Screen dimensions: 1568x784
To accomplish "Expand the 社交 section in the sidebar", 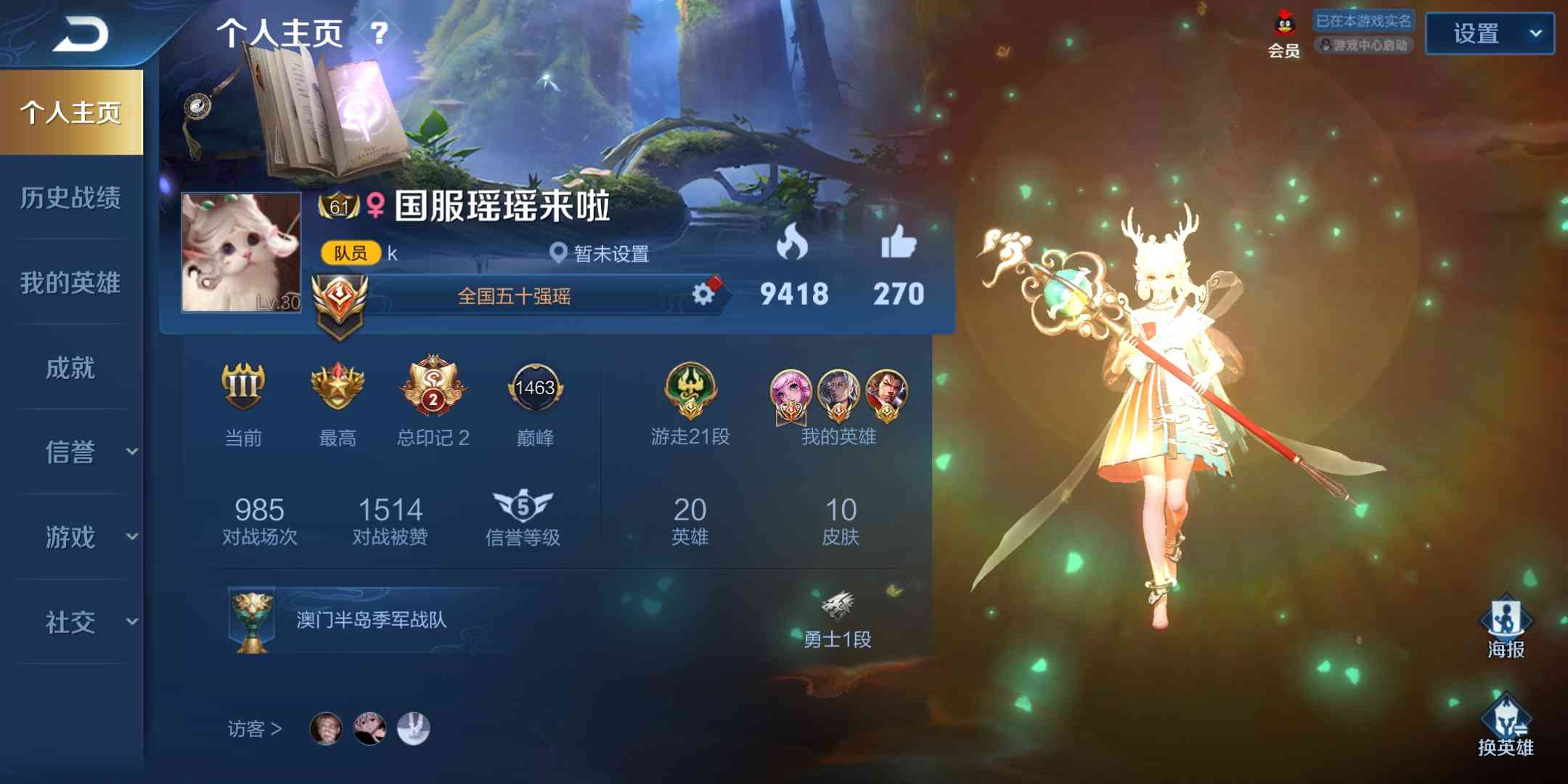I will [x=70, y=622].
